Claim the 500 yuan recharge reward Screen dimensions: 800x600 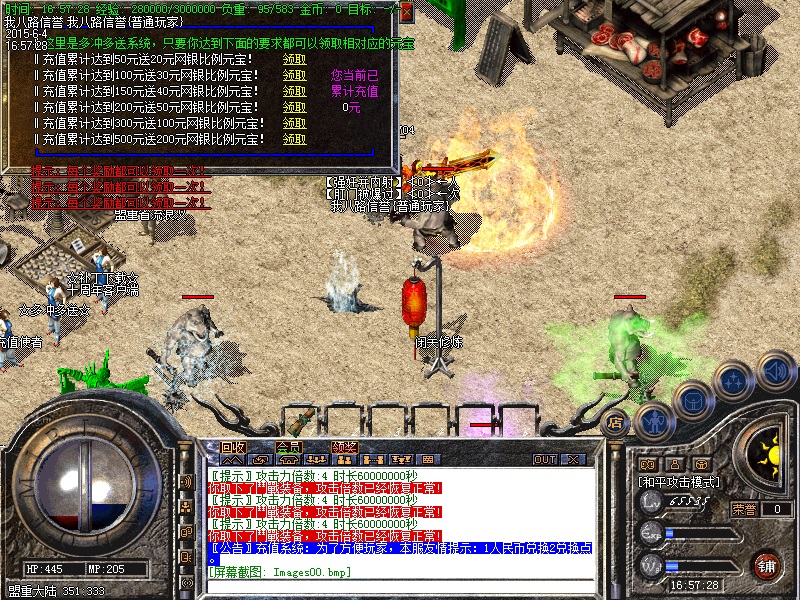[293, 139]
